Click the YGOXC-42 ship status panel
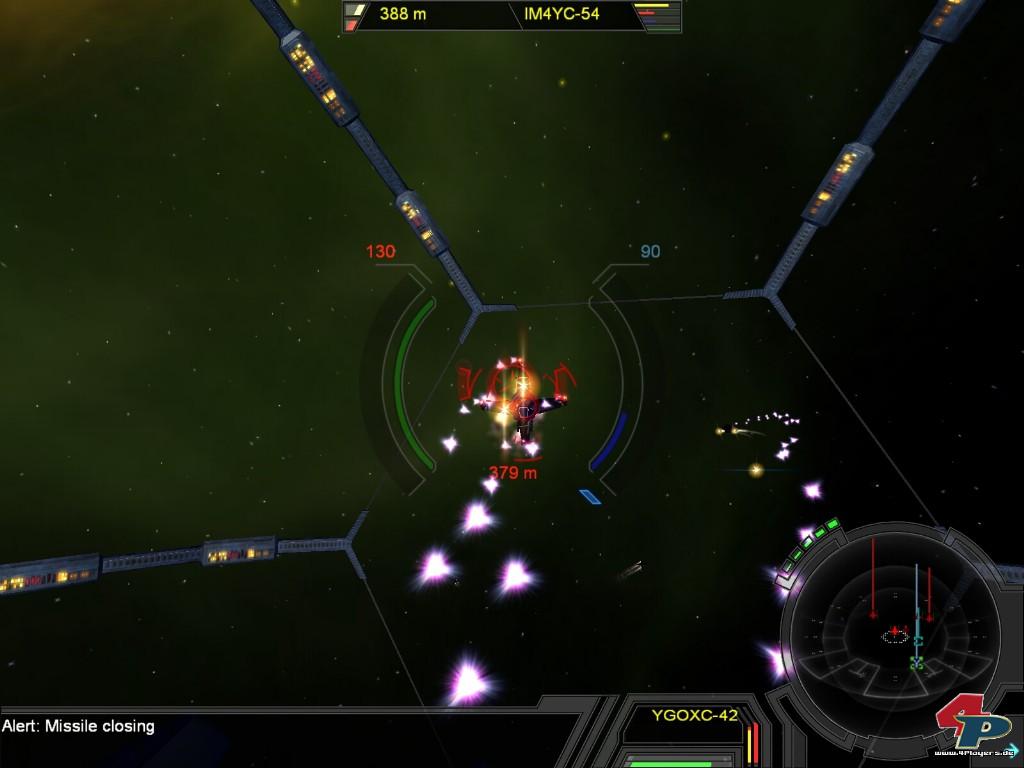The width and height of the screenshot is (1024, 768). [694, 715]
